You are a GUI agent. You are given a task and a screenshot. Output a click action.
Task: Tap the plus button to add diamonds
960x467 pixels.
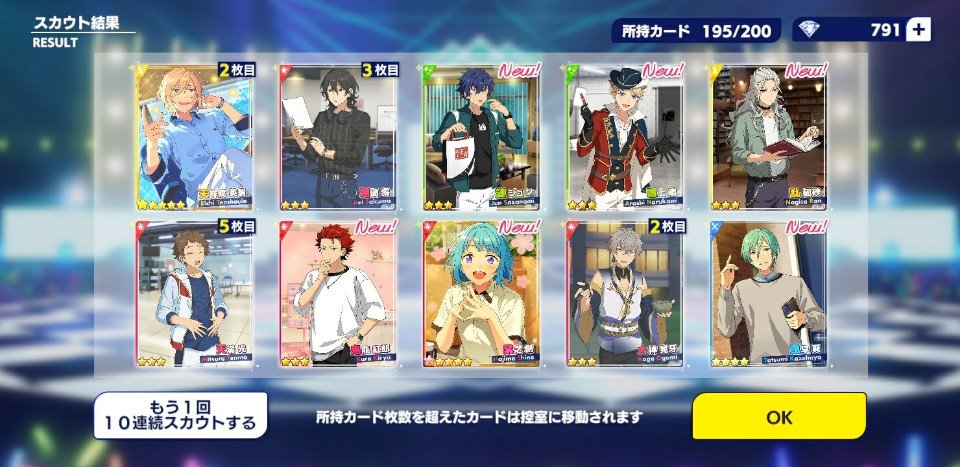(917, 30)
